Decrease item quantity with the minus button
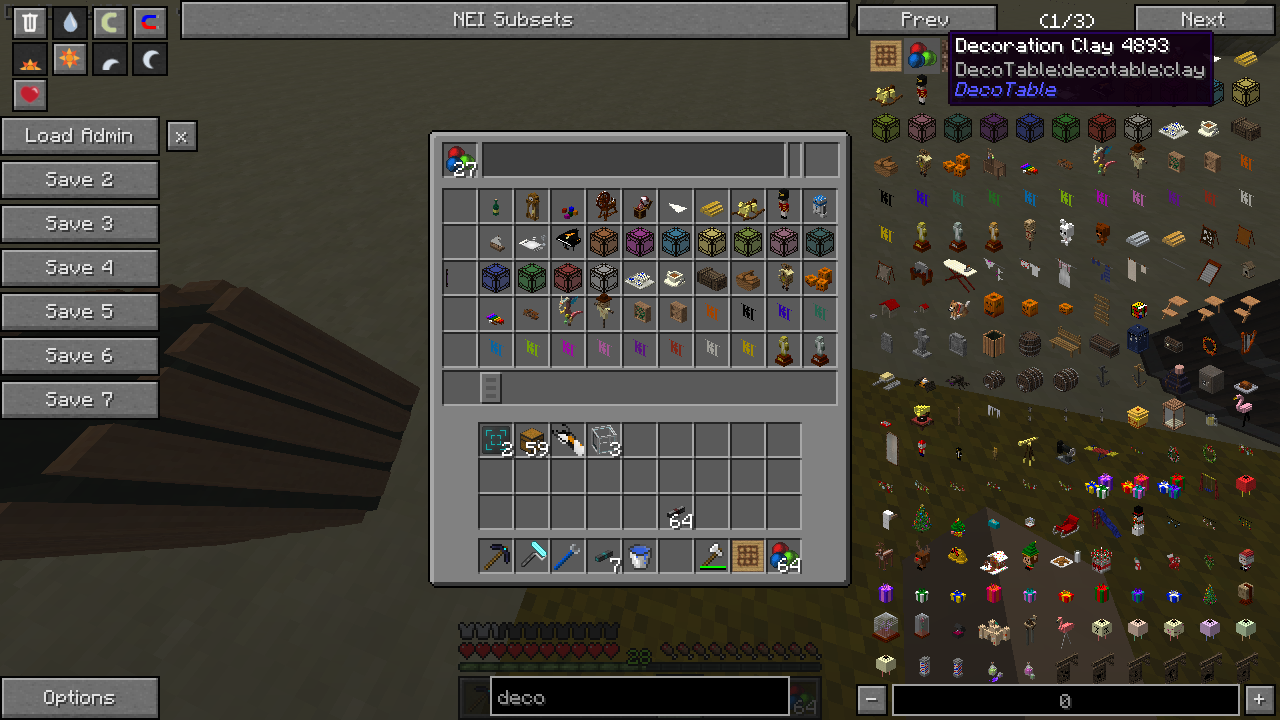1280x720 pixels. (x=872, y=700)
